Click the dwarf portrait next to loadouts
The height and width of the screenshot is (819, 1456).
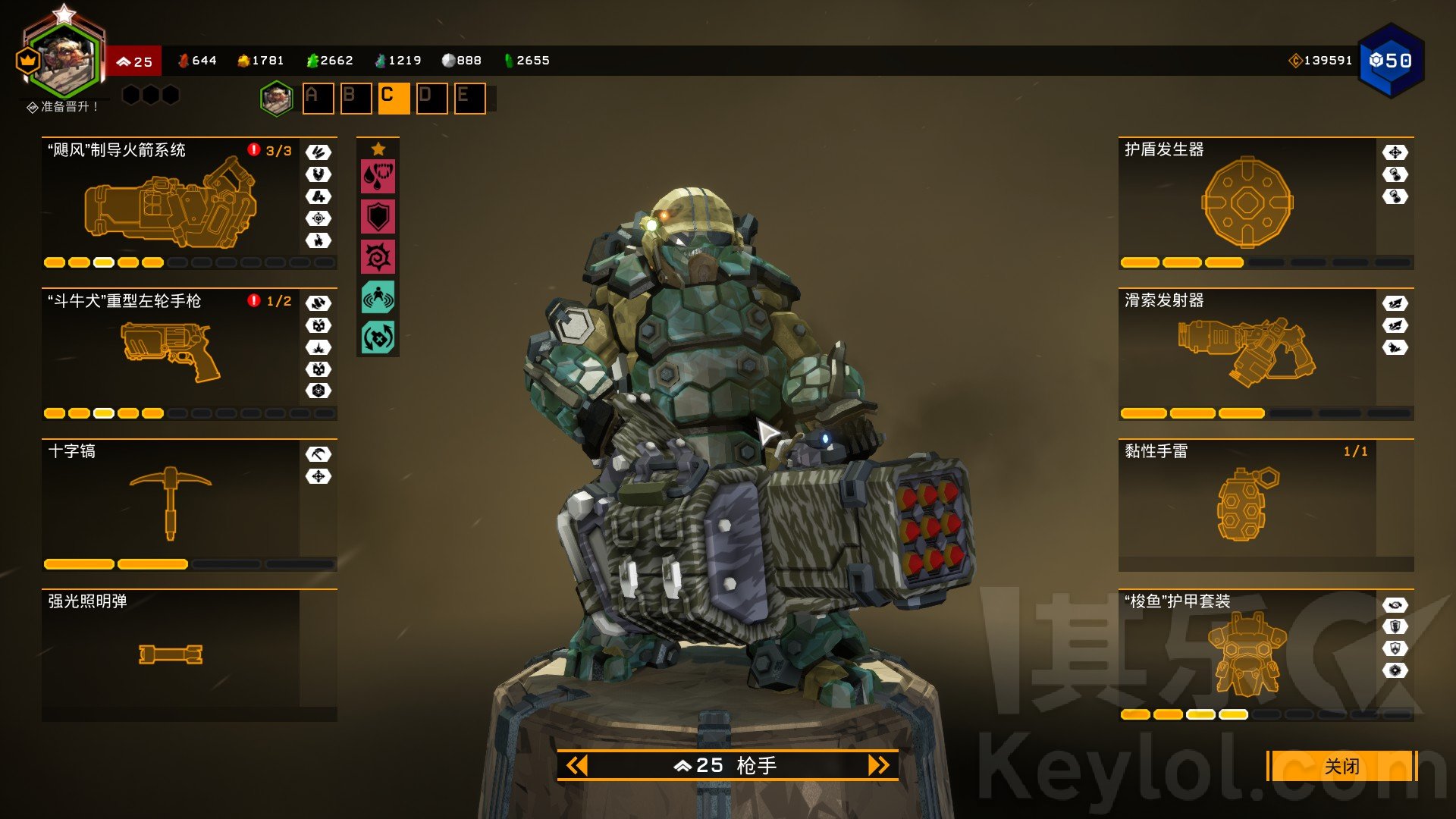277,99
